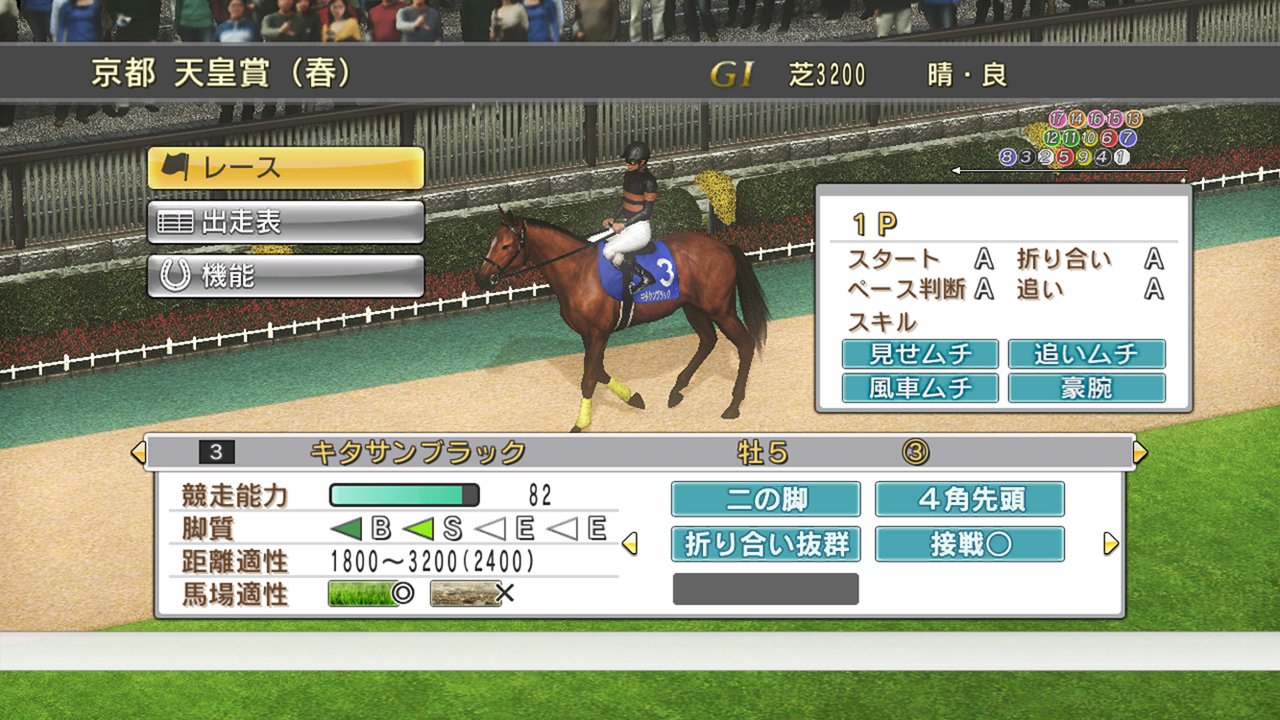The image size is (1280, 720).
Task: Select horse number 17 on the course map
Action: 1058,118
